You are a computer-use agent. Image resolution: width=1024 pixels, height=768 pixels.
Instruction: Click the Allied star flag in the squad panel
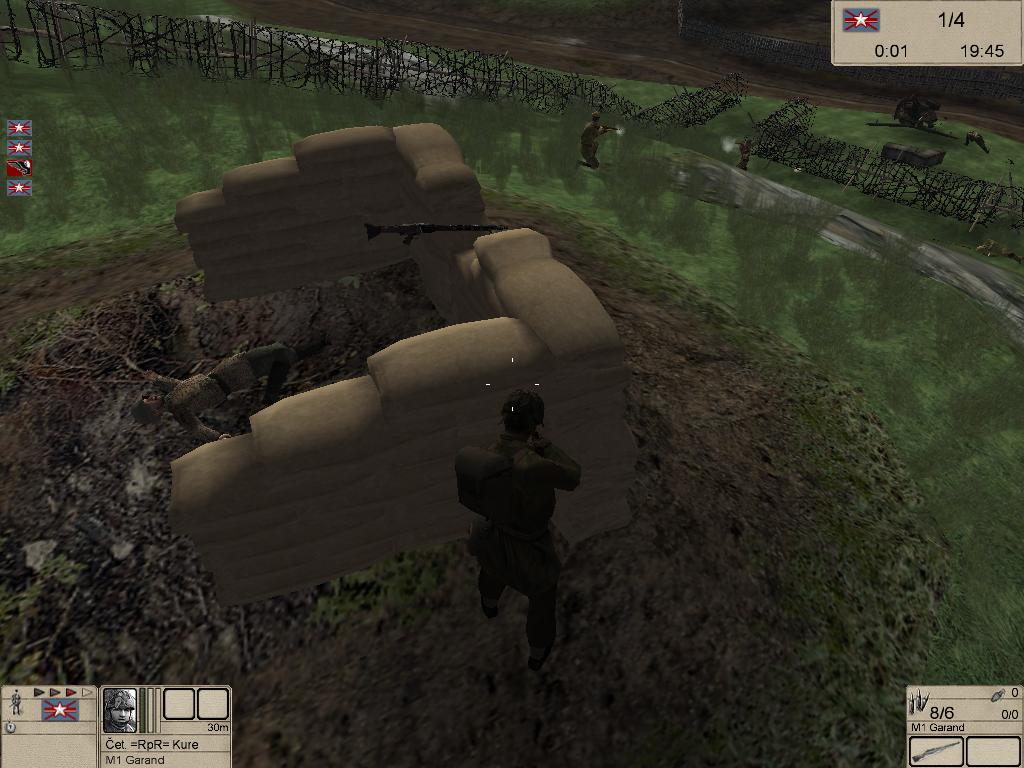[60, 711]
